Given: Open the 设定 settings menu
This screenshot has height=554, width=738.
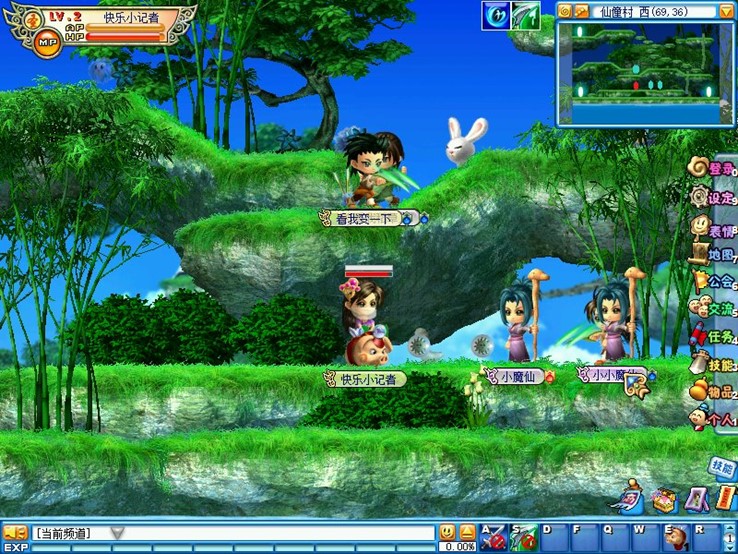Looking at the screenshot, I should point(716,198).
